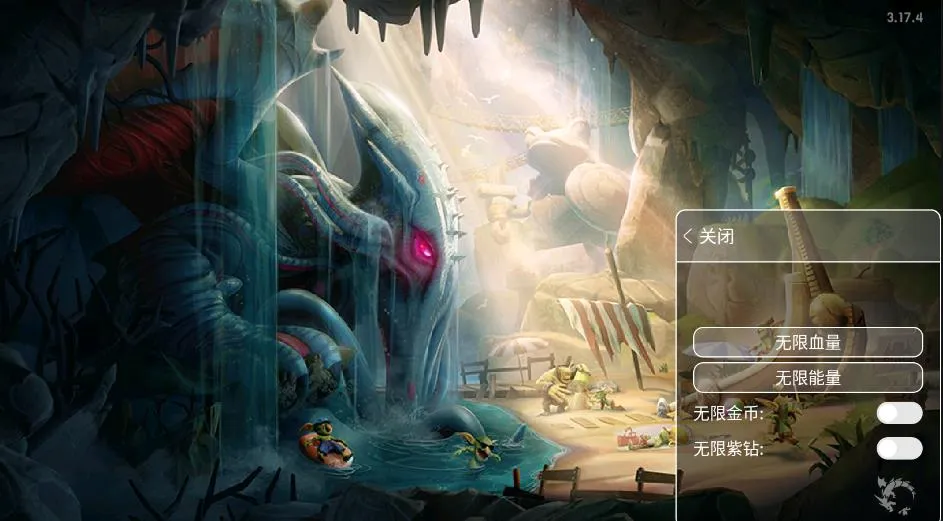
Task: Activate the 无限能量 button
Action: tap(808, 378)
